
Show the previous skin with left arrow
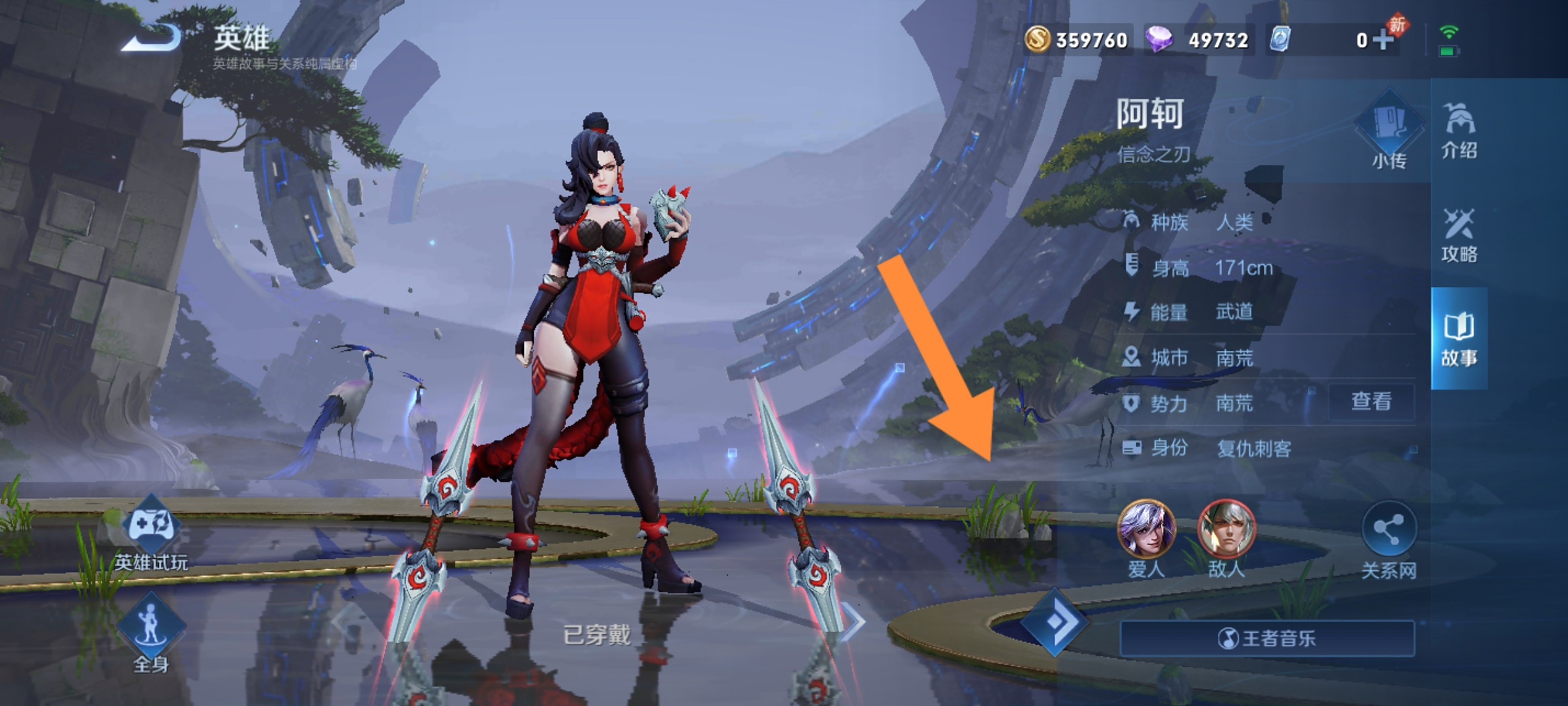(342, 622)
